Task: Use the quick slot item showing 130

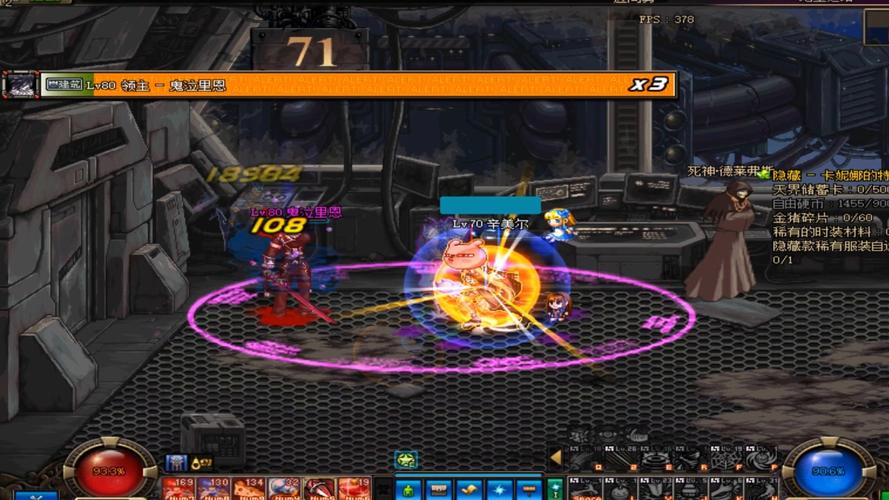Action: point(213,489)
